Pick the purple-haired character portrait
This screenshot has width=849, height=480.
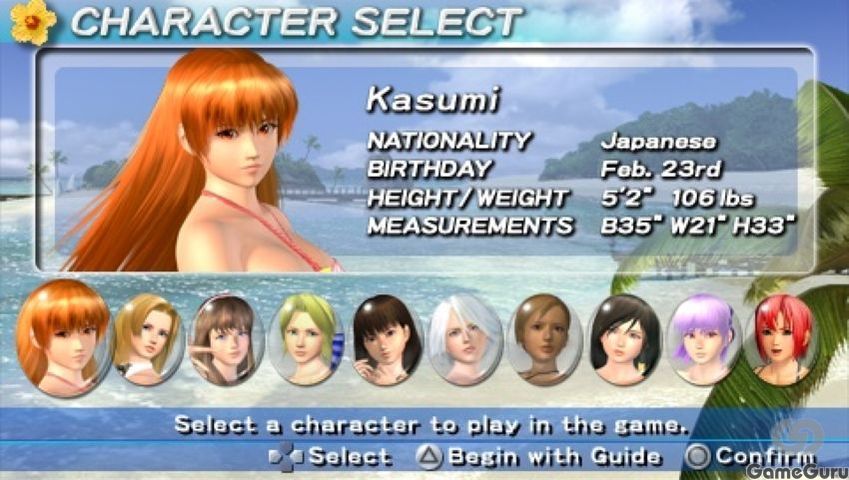703,336
